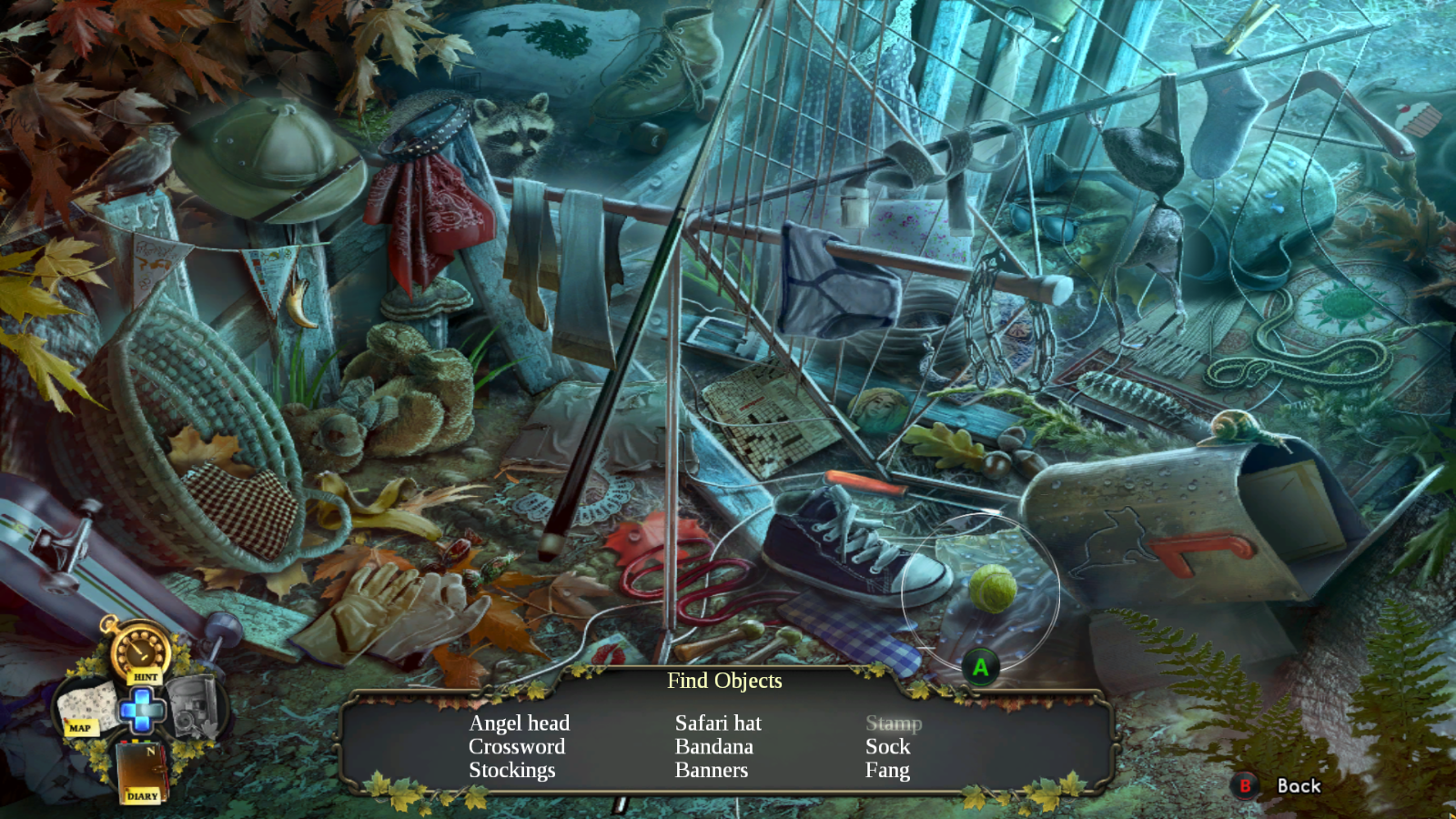The width and height of the screenshot is (1456, 819).
Task: Open the Map
Action: coord(83,709)
